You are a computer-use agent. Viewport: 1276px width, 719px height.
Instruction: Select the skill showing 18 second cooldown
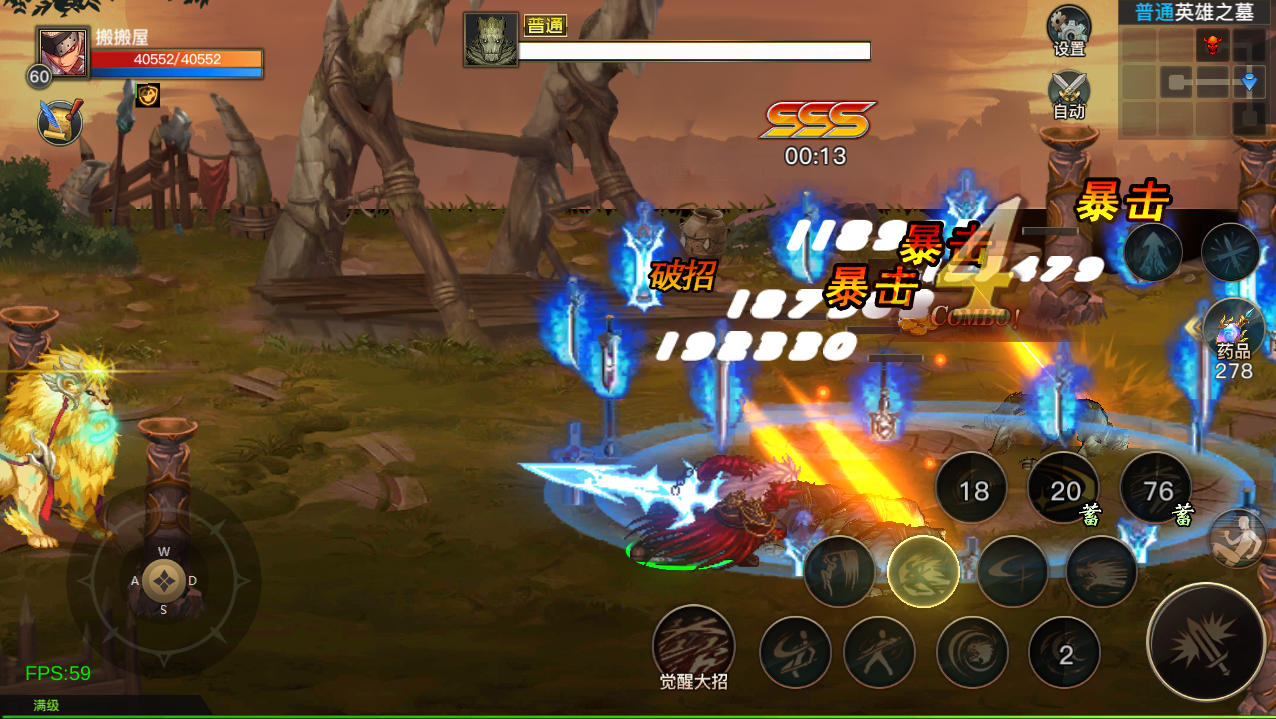coord(973,490)
